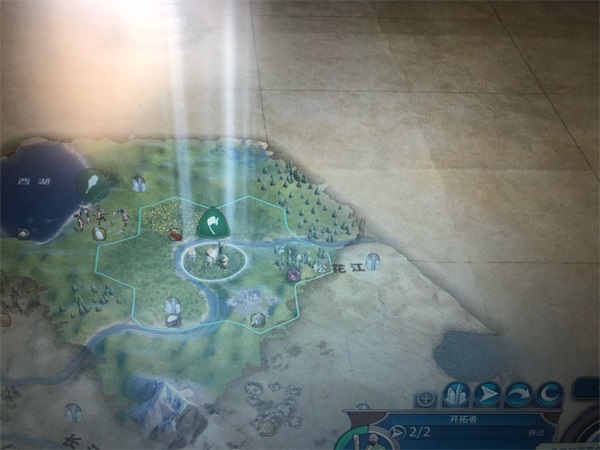Skip this unit's turn
600x450 pixels.
518,394
